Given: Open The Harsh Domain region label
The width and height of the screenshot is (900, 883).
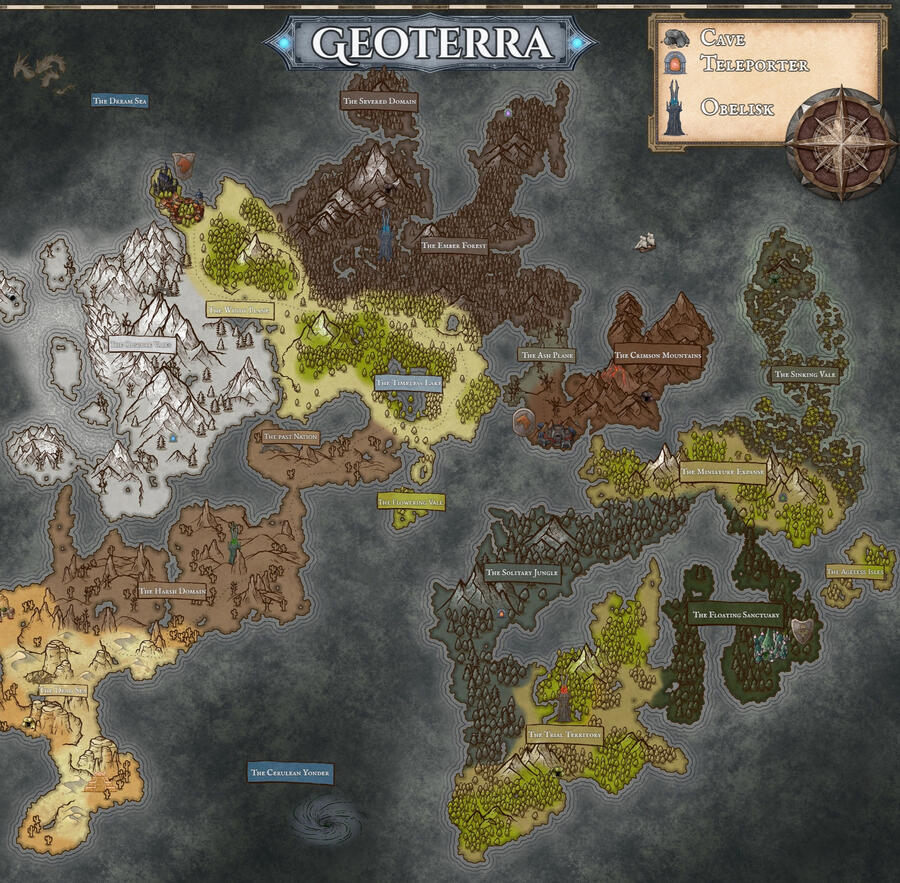Looking at the screenshot, I should (172, 591).
